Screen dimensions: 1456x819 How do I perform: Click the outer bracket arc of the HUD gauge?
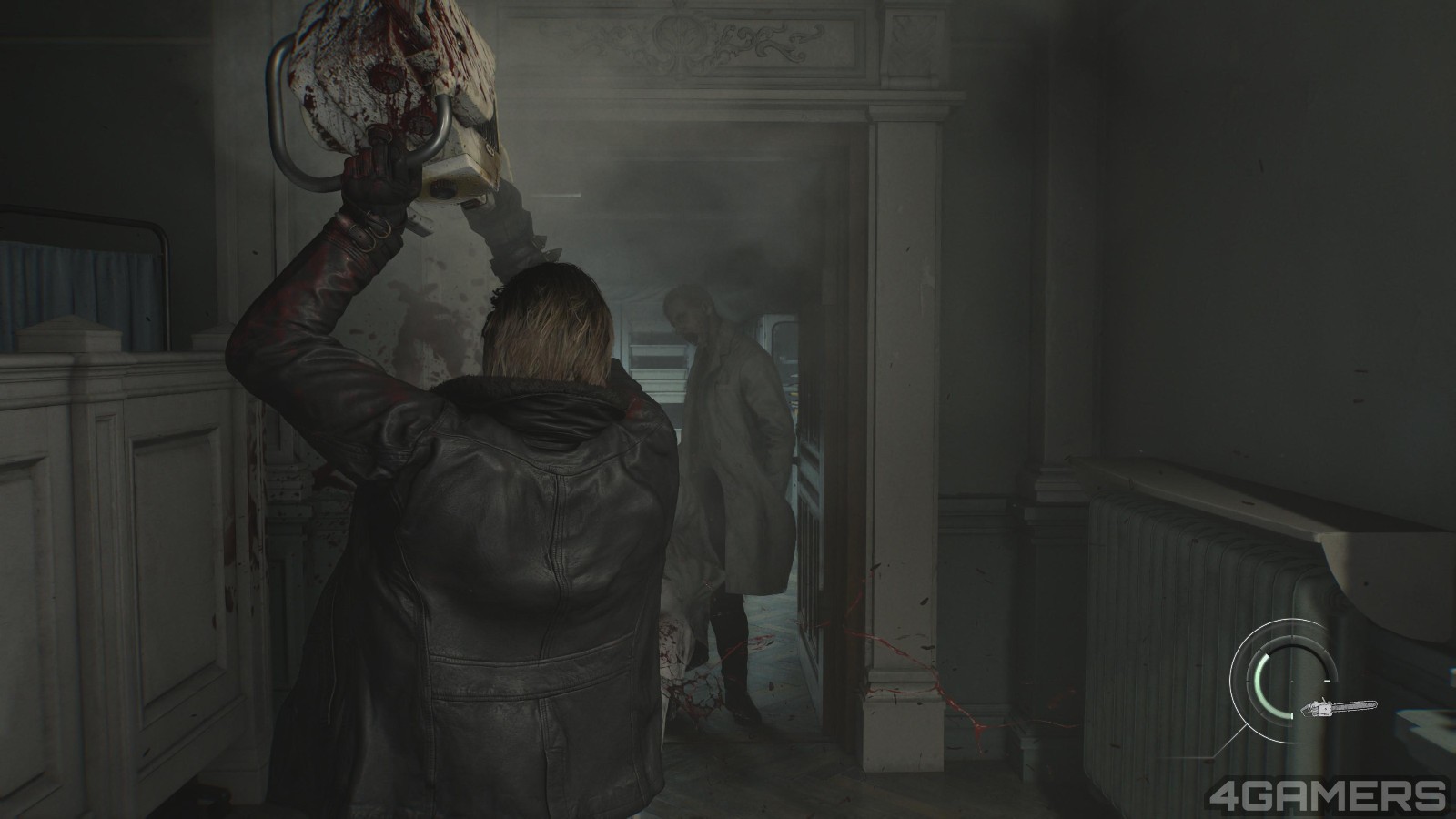click(x=1232, y=680)
